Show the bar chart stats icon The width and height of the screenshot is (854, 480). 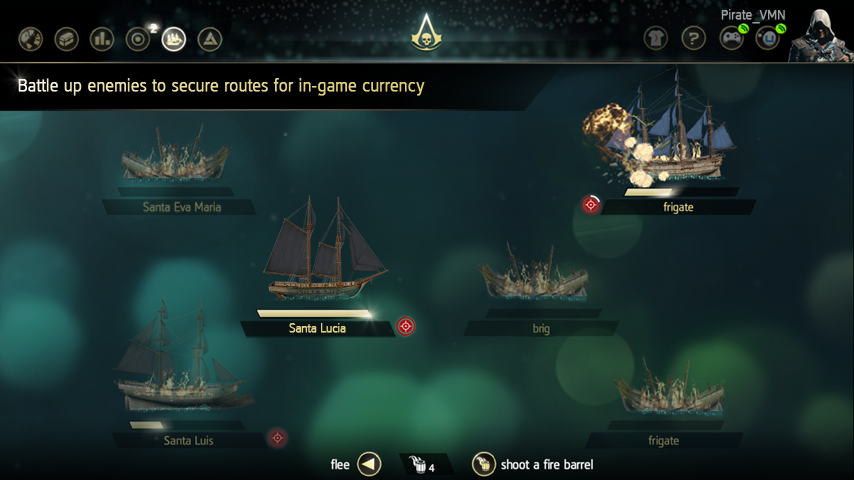pos(102,39)
